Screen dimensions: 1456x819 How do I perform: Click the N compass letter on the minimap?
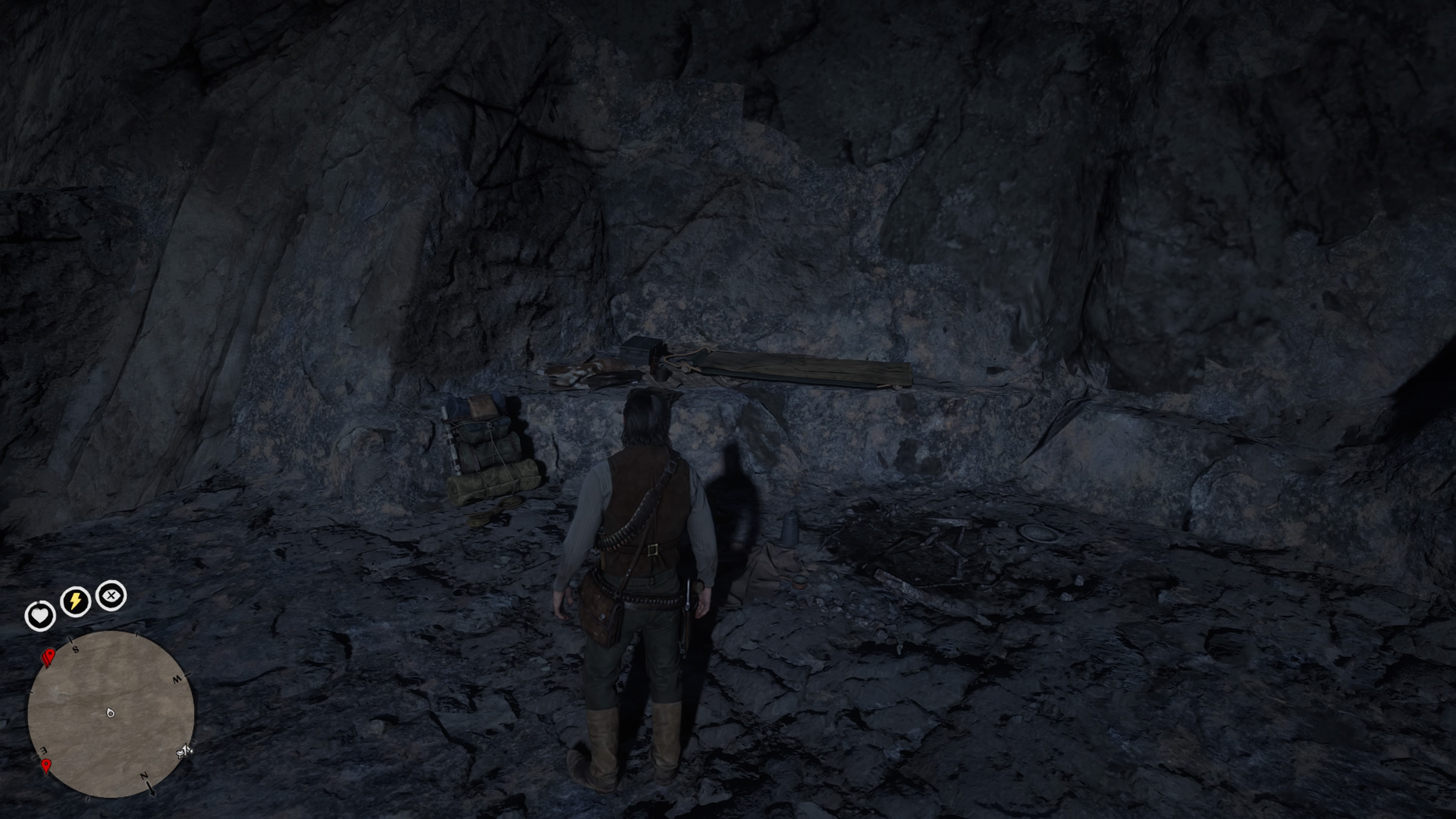(x=144, y=776)
